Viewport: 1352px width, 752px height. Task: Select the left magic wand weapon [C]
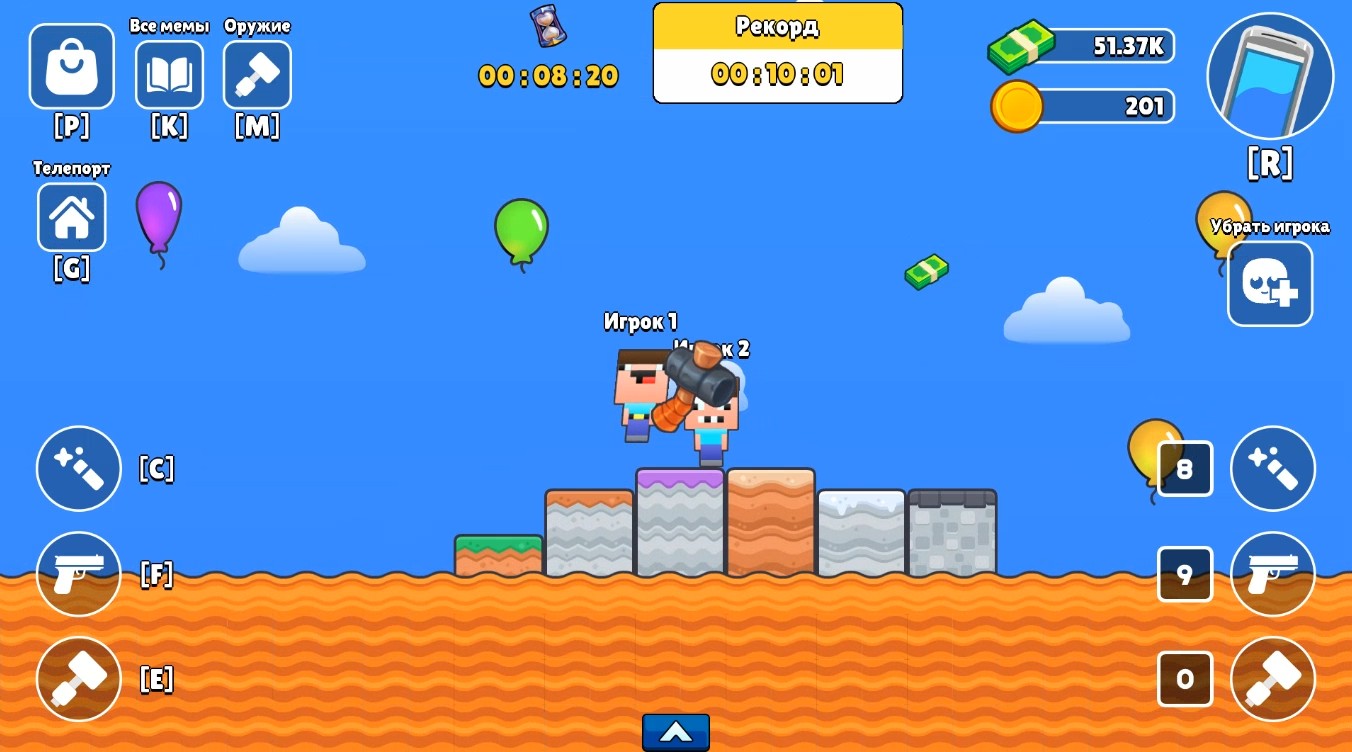pyautogui.click(x=78, y=468)
